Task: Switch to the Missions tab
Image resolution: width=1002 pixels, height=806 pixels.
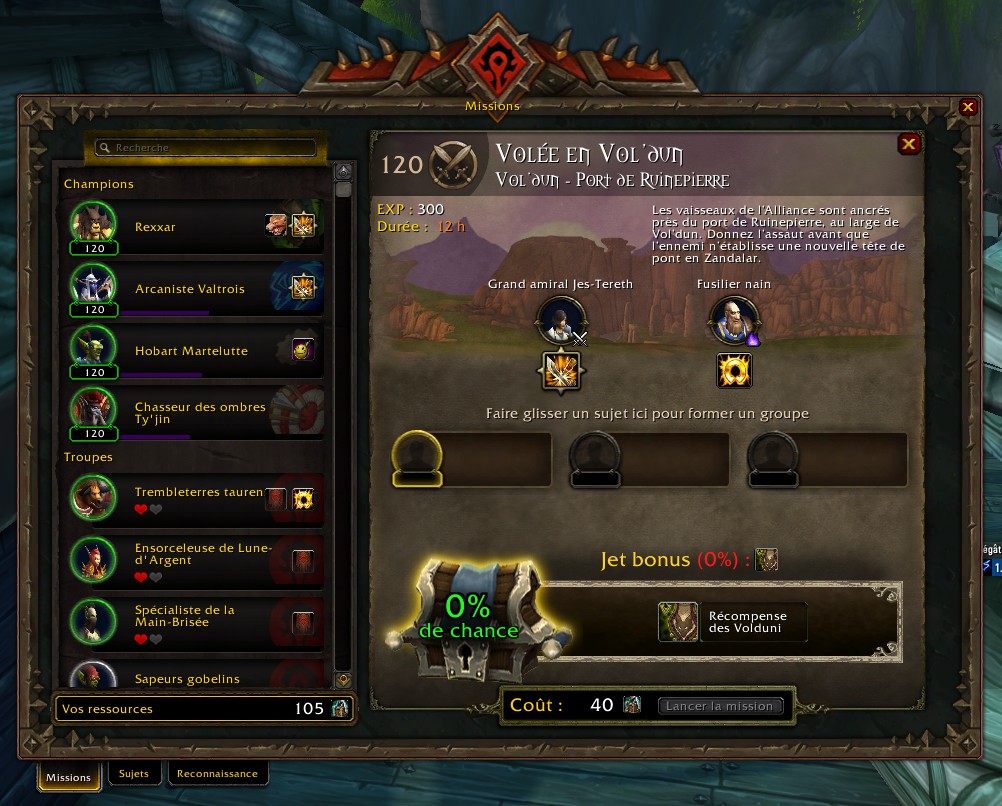Action: 68,777
